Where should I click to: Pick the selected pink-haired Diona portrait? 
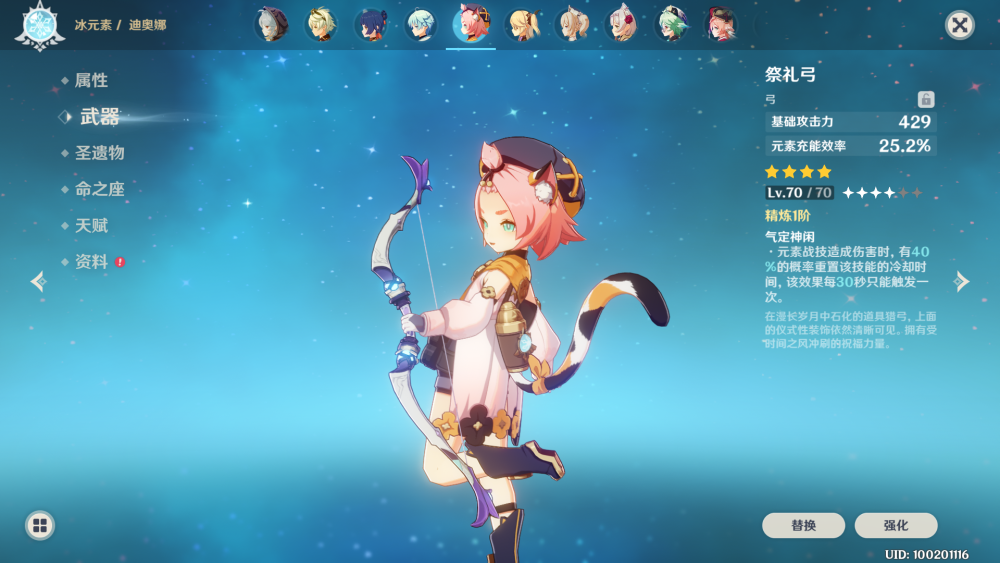(x=471, y=24)
